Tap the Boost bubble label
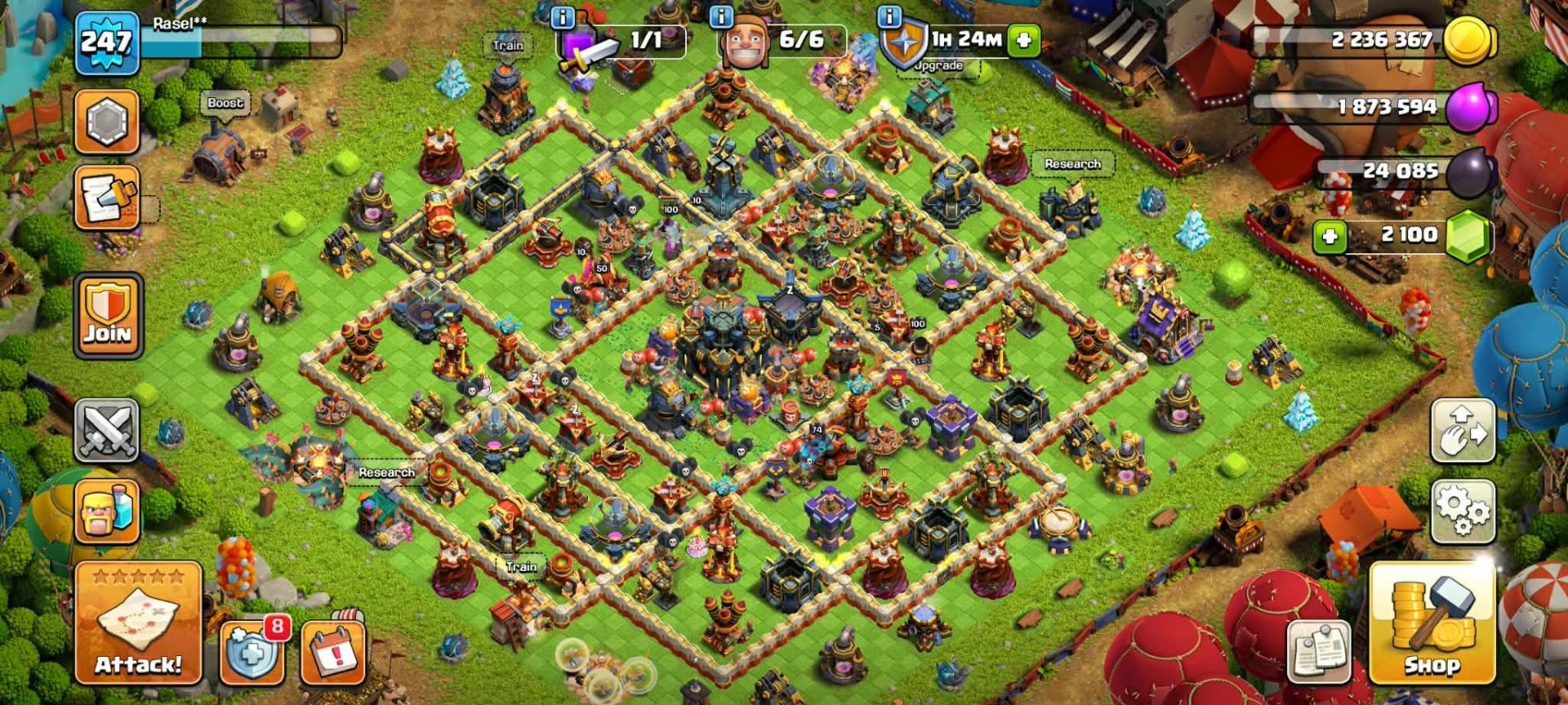1568x705 pixels. pyautogui.click(x=225, y=103)
